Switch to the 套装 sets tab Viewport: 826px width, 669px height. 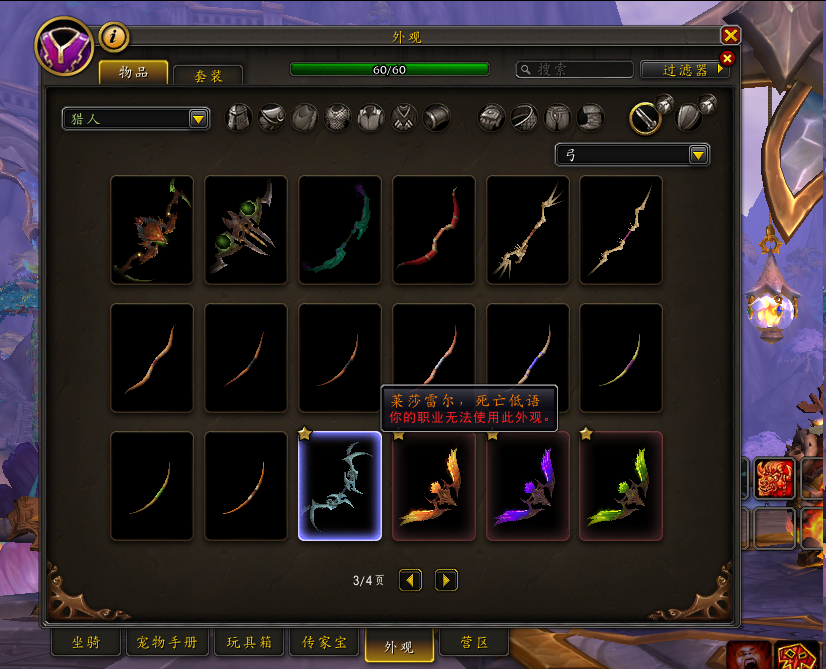[208, 75]
